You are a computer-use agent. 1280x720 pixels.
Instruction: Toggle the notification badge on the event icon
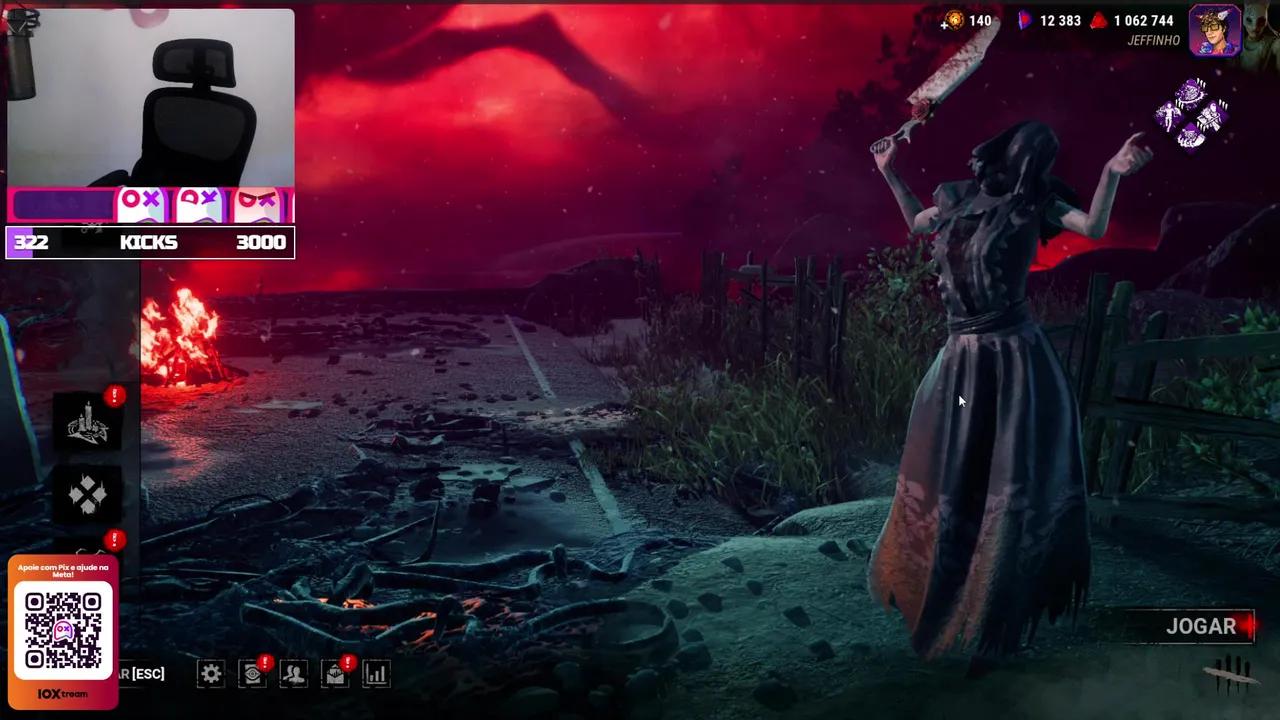115,396
